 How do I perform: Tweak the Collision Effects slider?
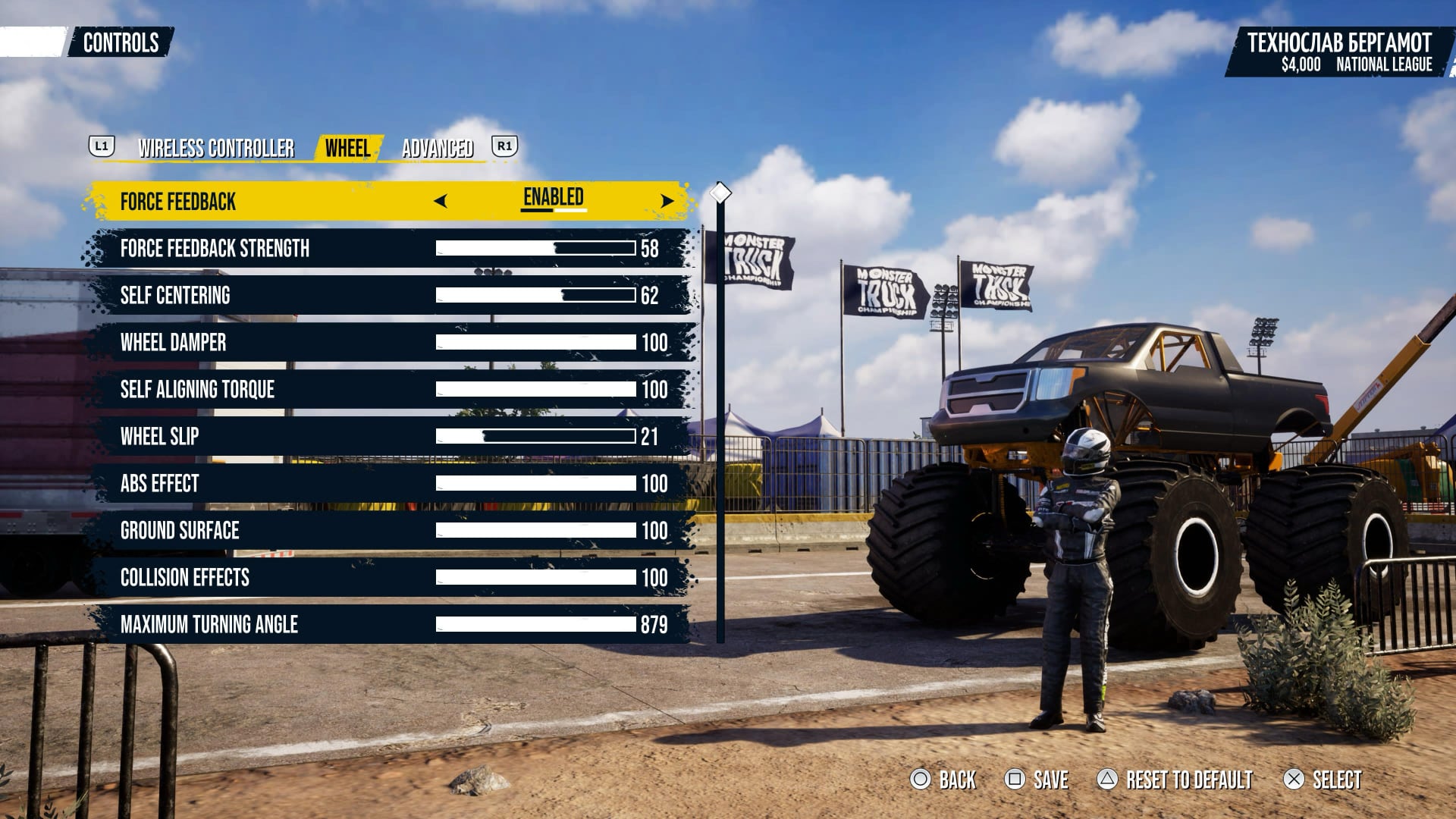pyautogui.click(x=535, y=577)
